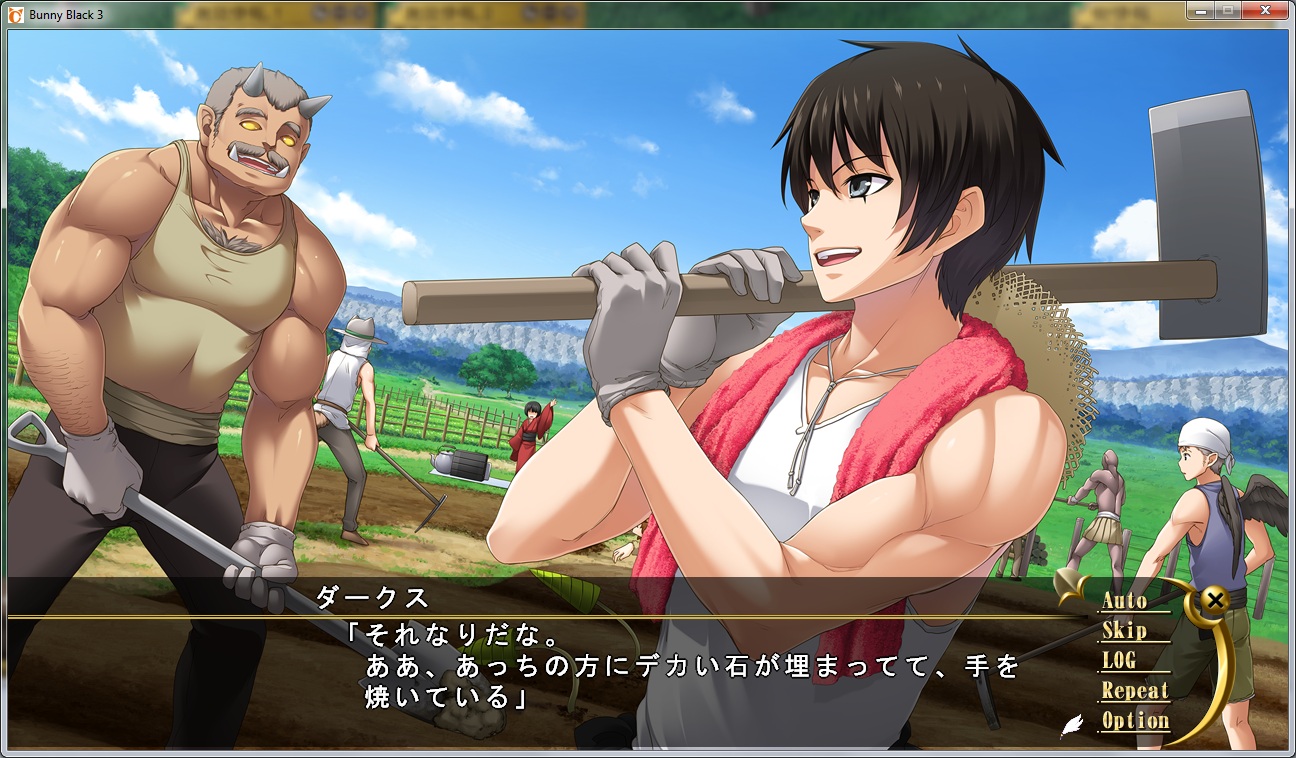The image size is (1296, 758).
Task: Open the dialogue LOG
Action: [x=1119, y=661]
